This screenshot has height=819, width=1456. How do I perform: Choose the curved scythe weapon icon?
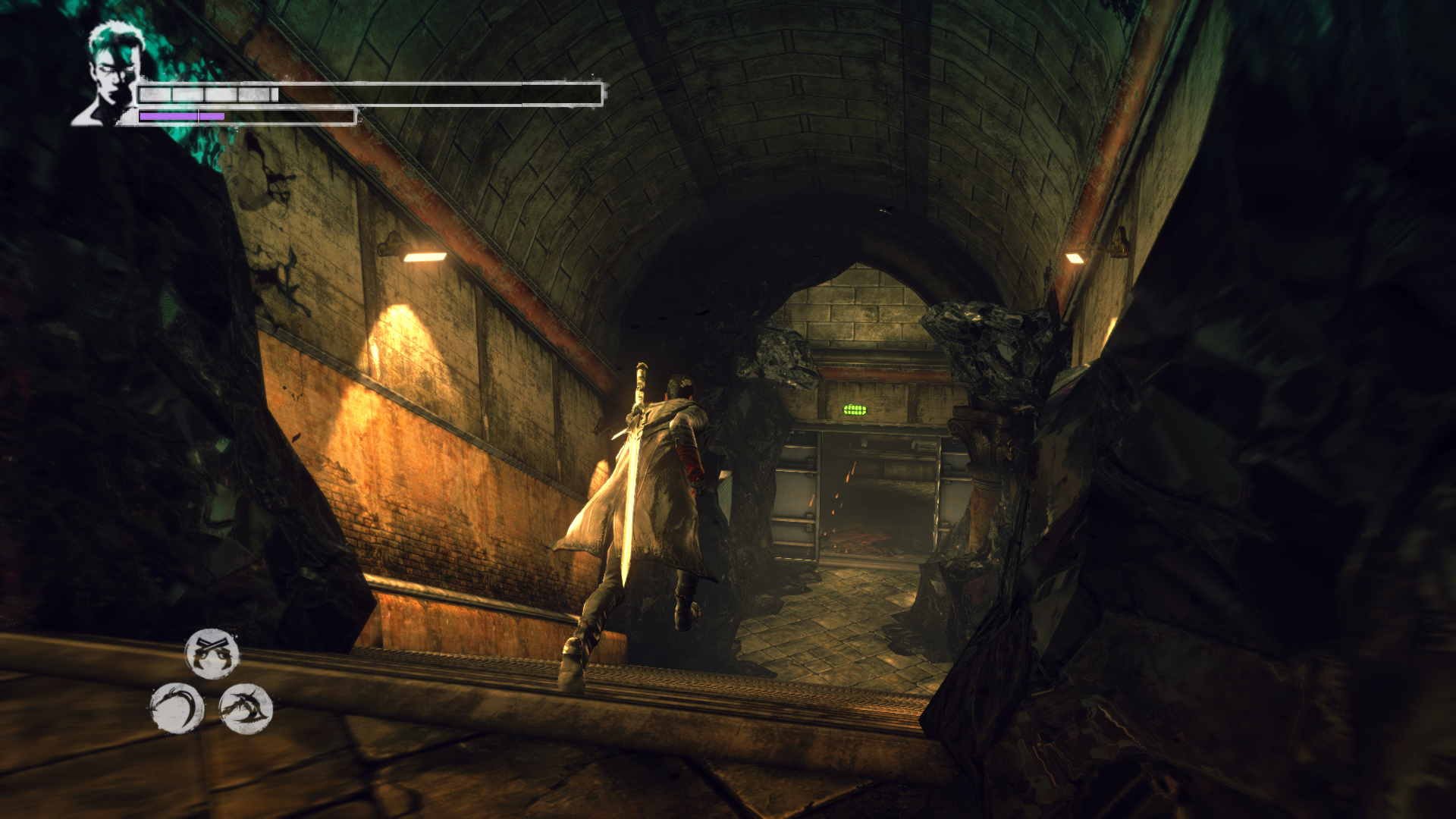pos(177,709)
